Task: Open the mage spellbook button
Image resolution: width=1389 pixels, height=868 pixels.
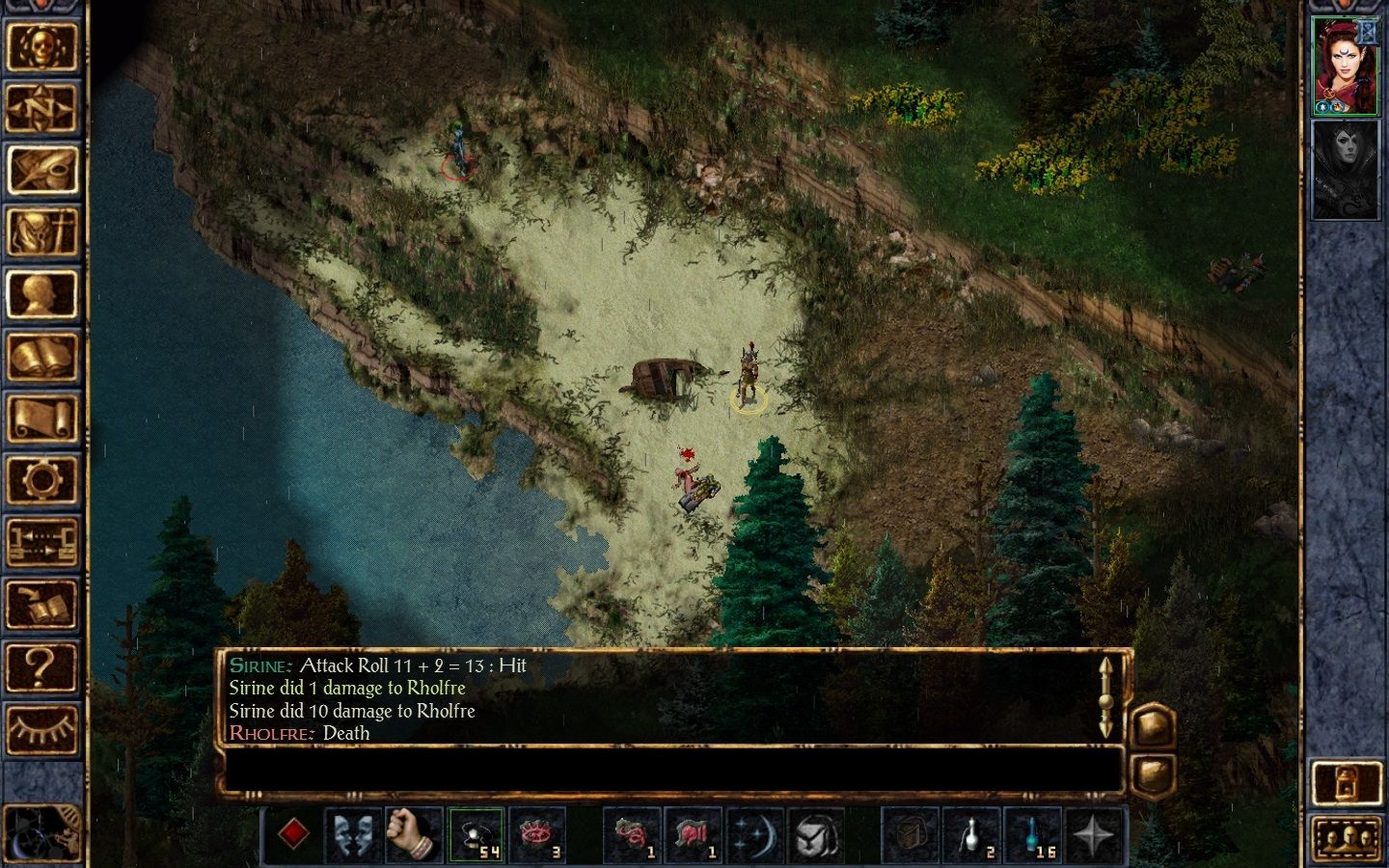Action: pyautogui.click(x=41, y=356)
